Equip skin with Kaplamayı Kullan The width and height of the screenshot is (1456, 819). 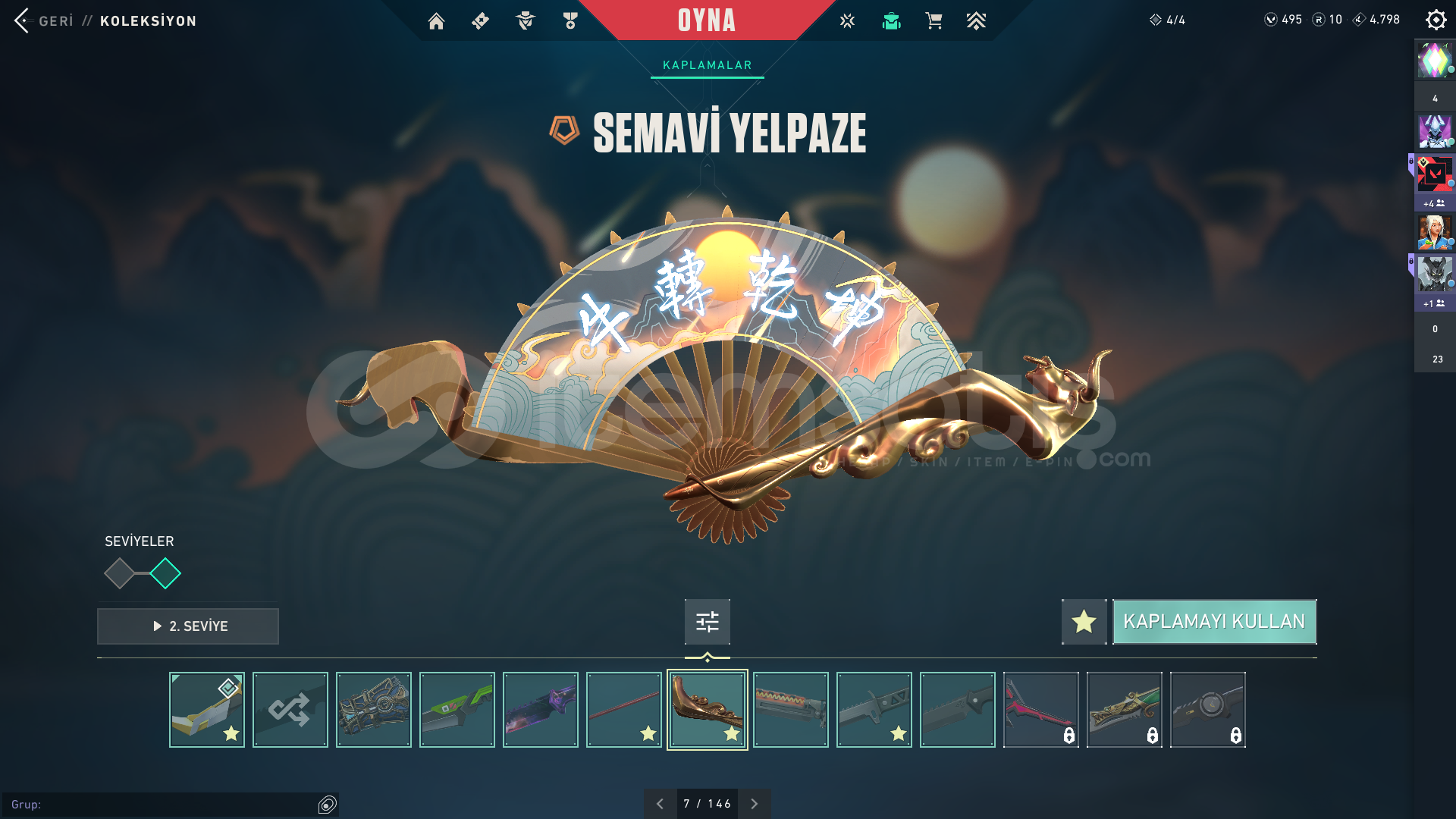tap(1214, 622)
